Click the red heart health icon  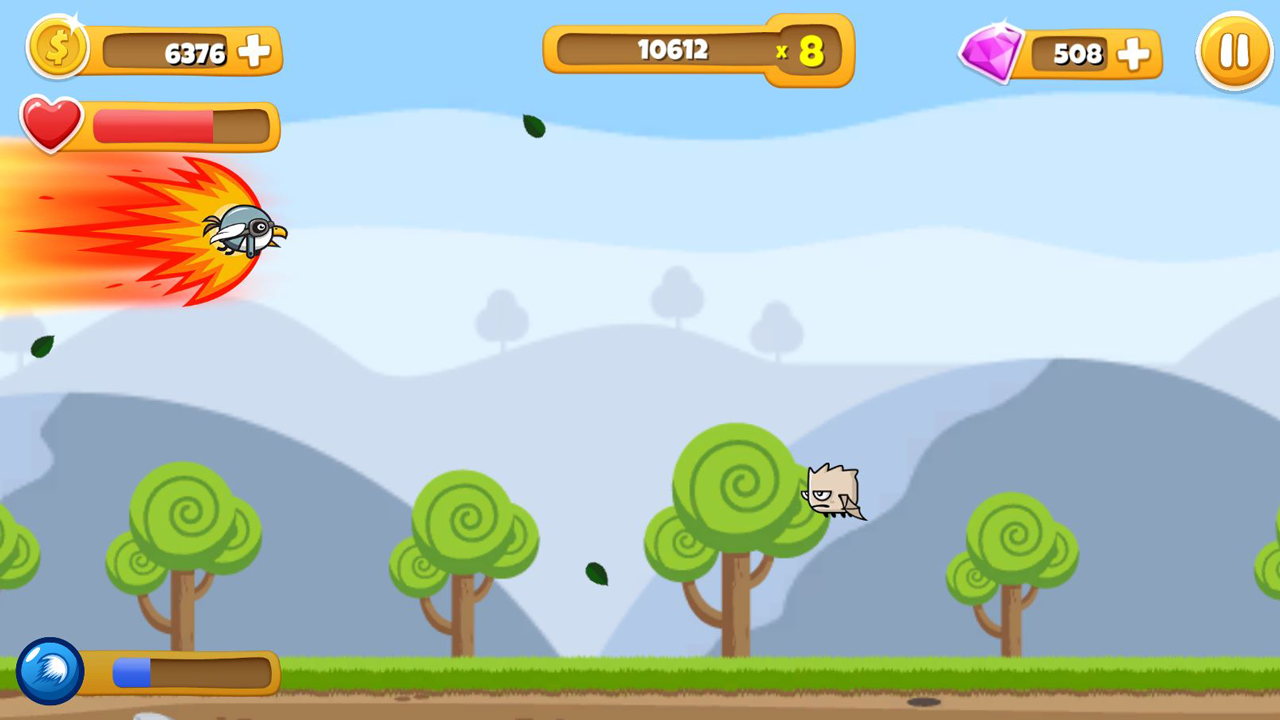pos(50,124)
